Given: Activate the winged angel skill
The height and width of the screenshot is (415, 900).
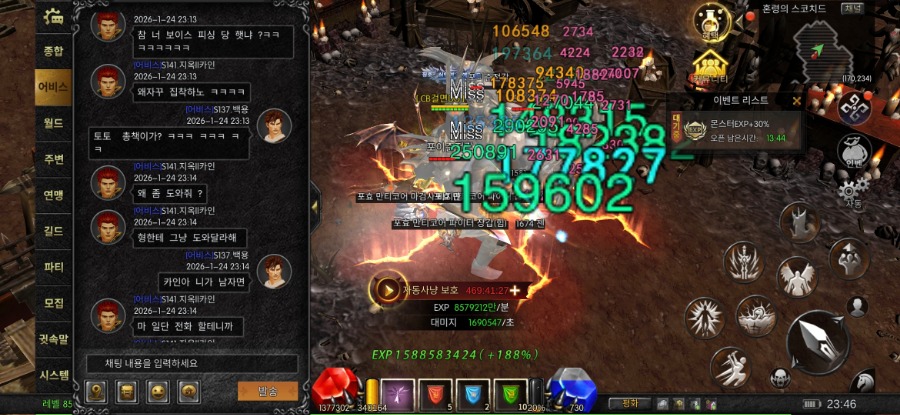Looking at the screenshot, I should pyautogui.click(x=797, y=277).
